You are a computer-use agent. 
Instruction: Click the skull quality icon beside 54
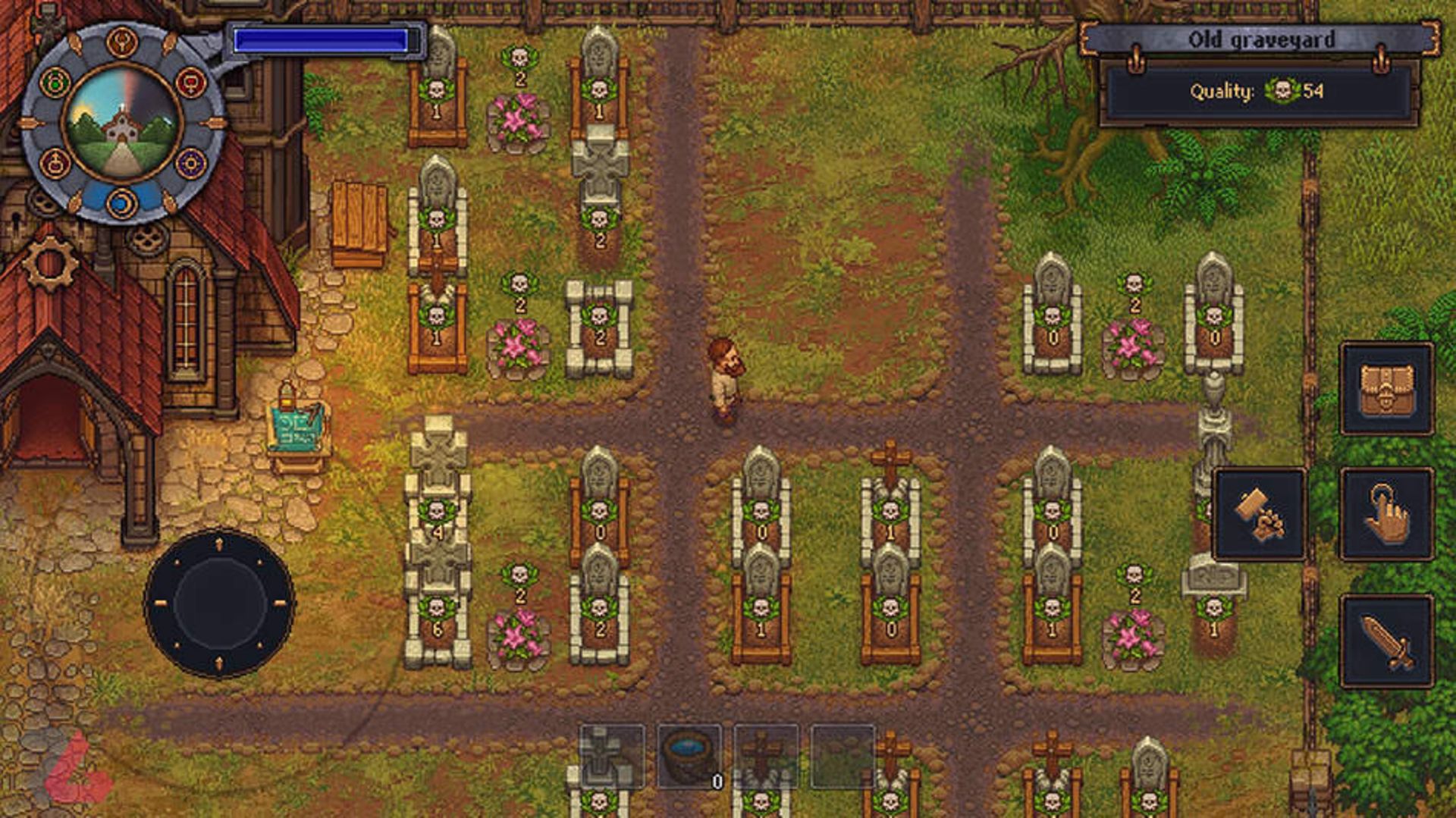click(x=1285, y=92)
